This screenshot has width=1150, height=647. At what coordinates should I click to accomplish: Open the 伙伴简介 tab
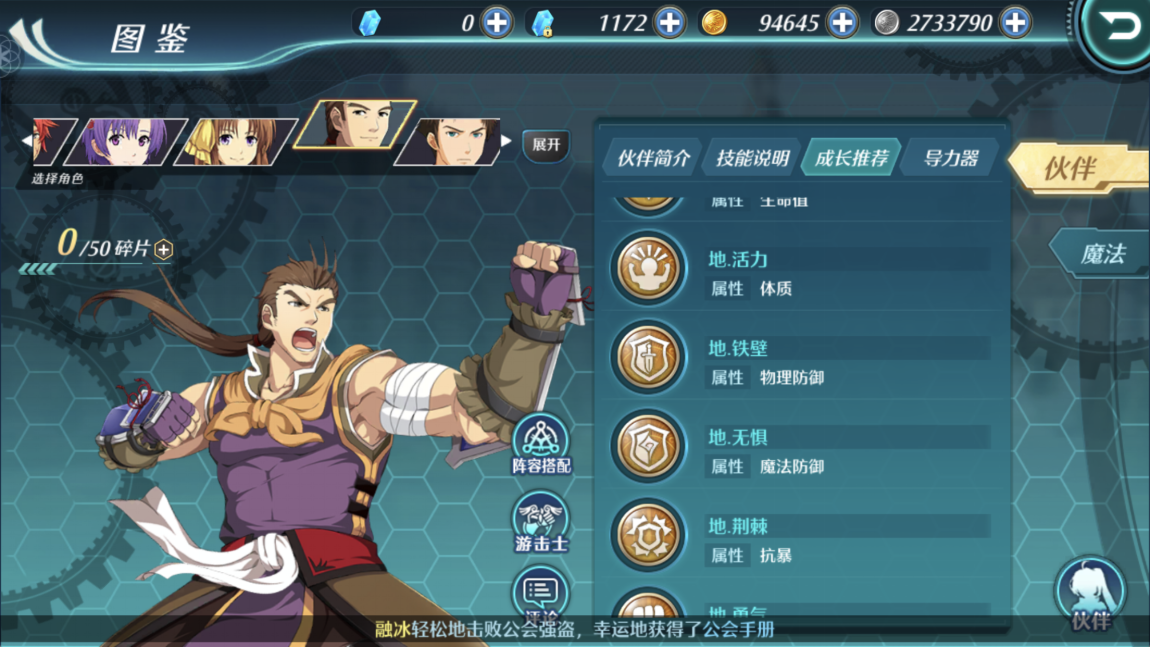pos(654,158)
